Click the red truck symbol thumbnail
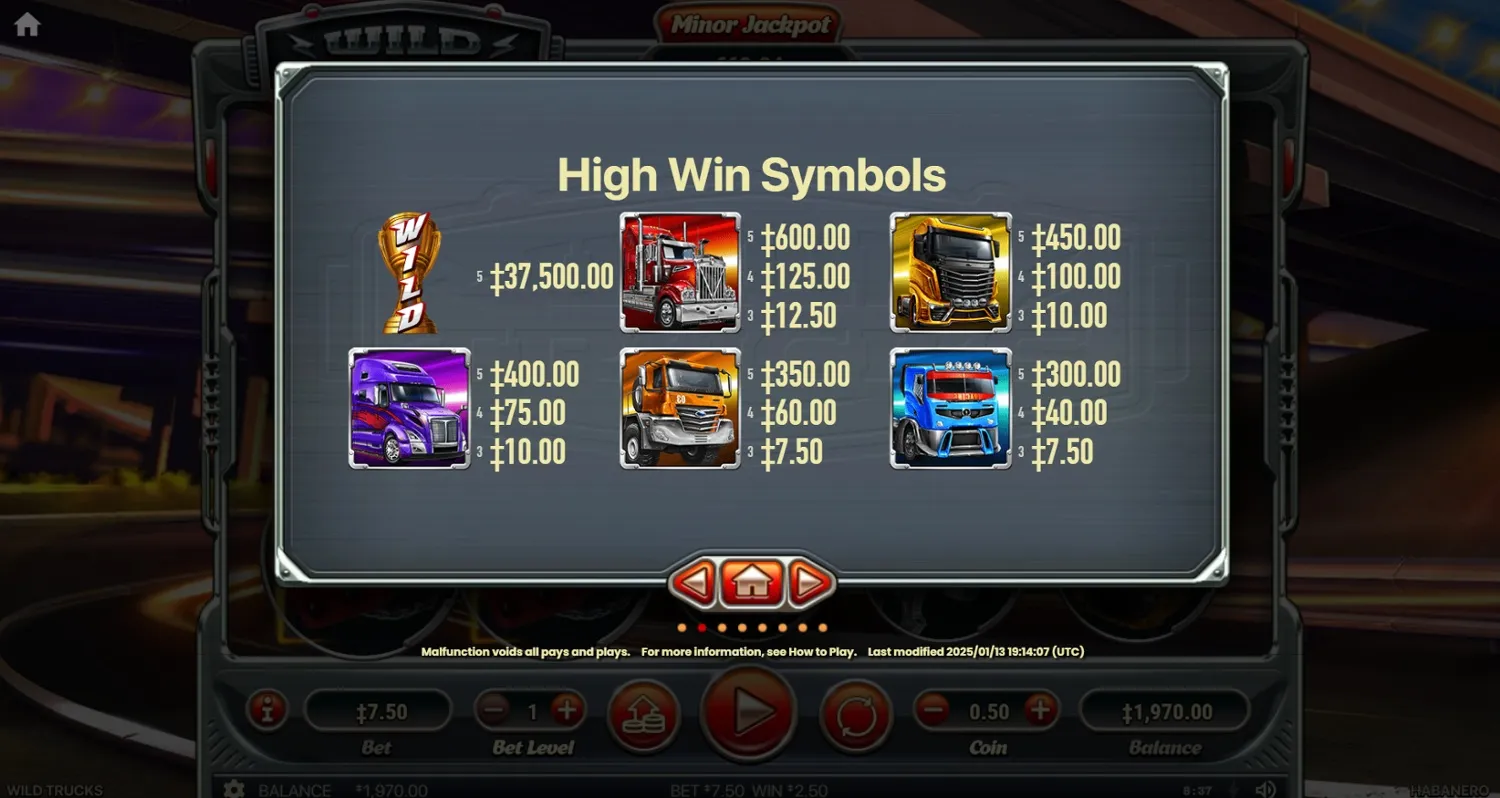This screenshot has height=798, width=1500. (680, 270)
